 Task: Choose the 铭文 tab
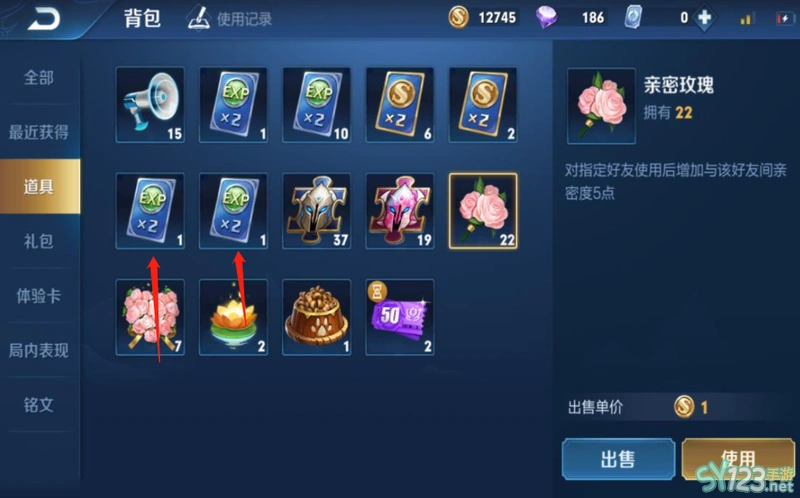coord(39,404)
